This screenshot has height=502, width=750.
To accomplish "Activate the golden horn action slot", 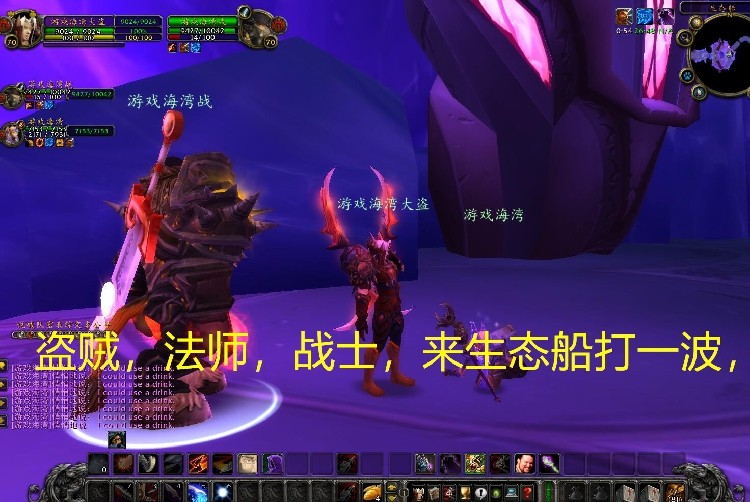I will [x=372, y=491].
